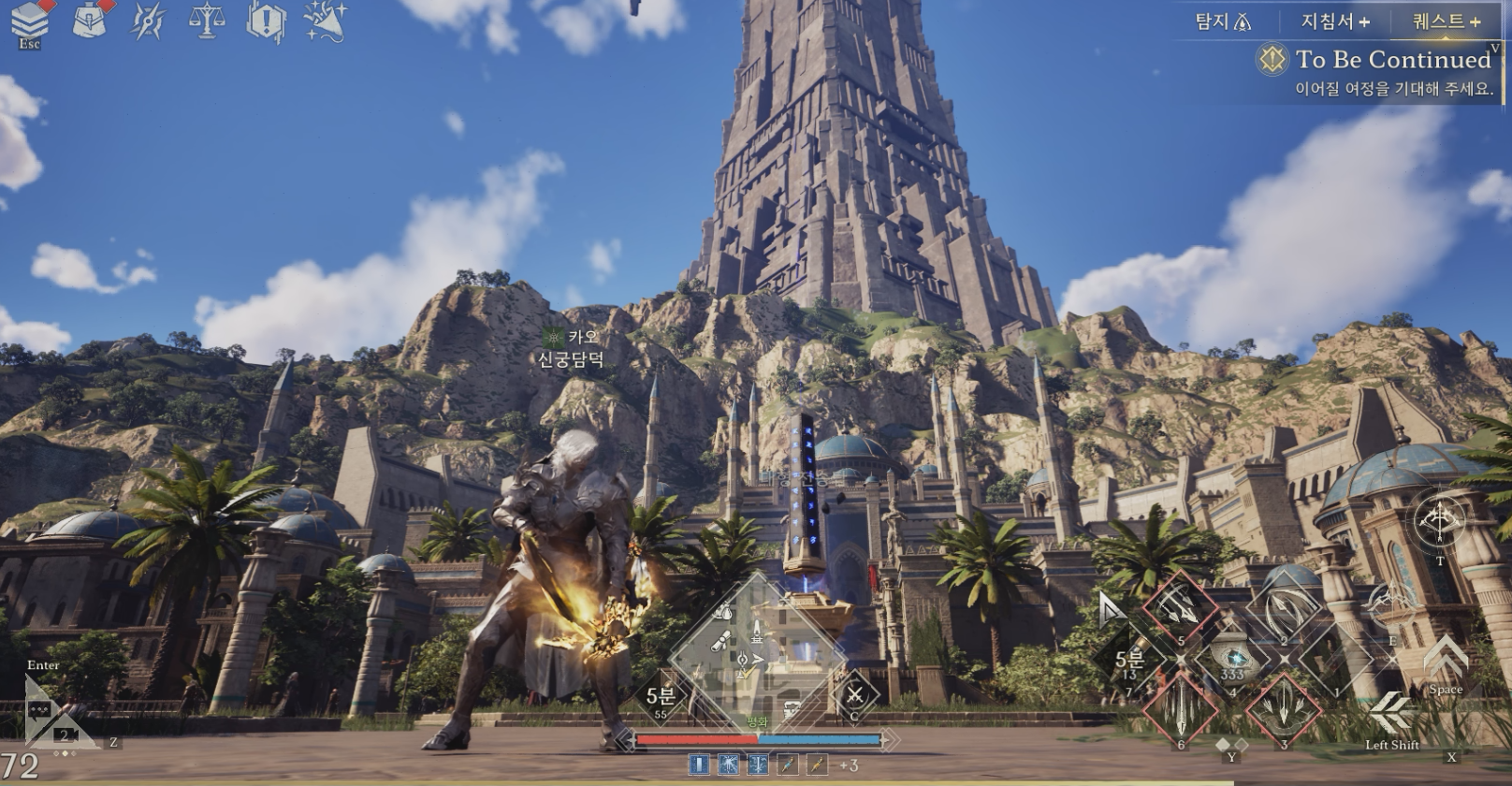This screenshot has width=1512, height=786.
Task: Open the main menu layered-stack icon
Action: coord(29,21)
